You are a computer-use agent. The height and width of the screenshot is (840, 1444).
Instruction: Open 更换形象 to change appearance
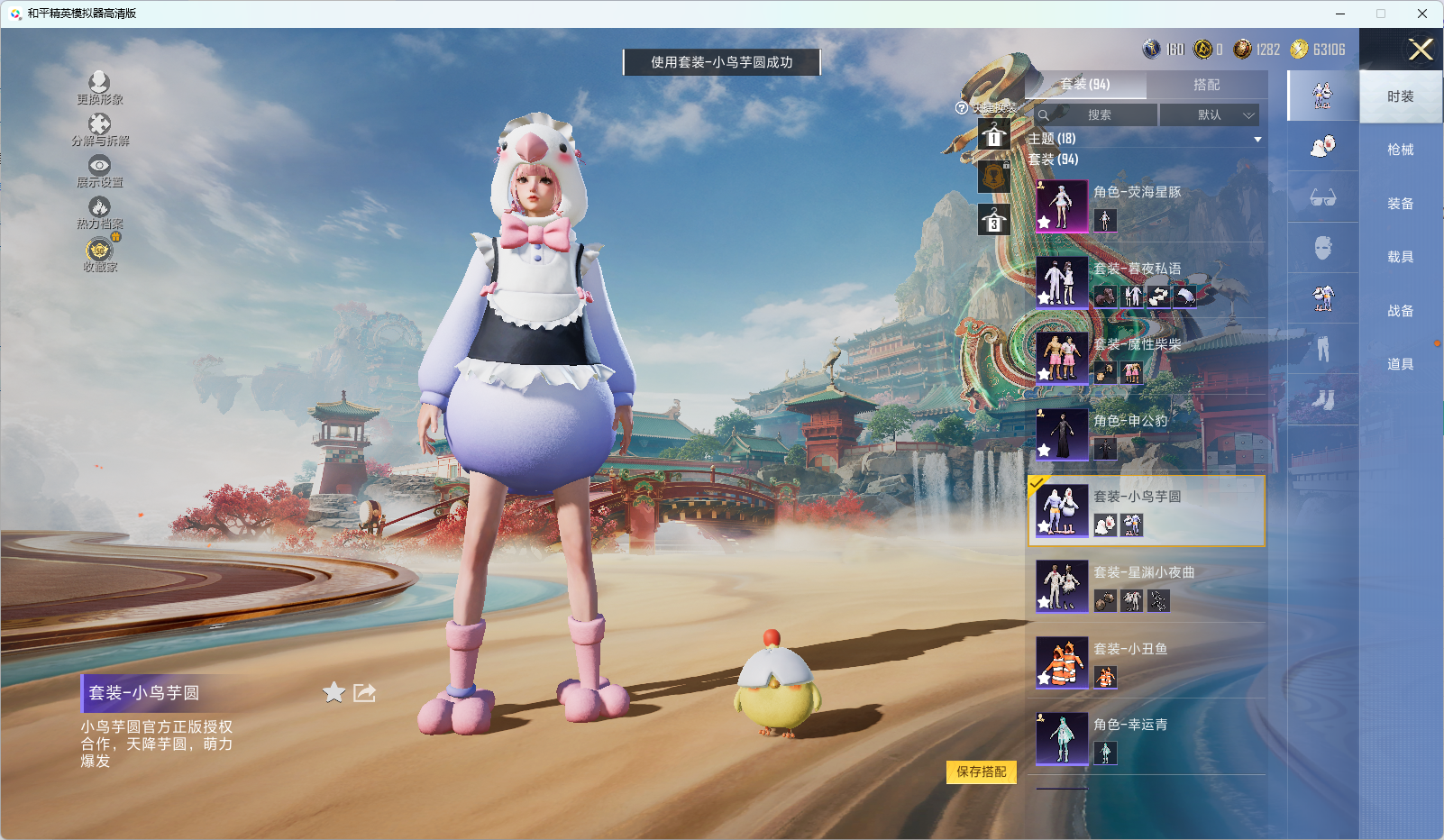[x=99, y=88]
